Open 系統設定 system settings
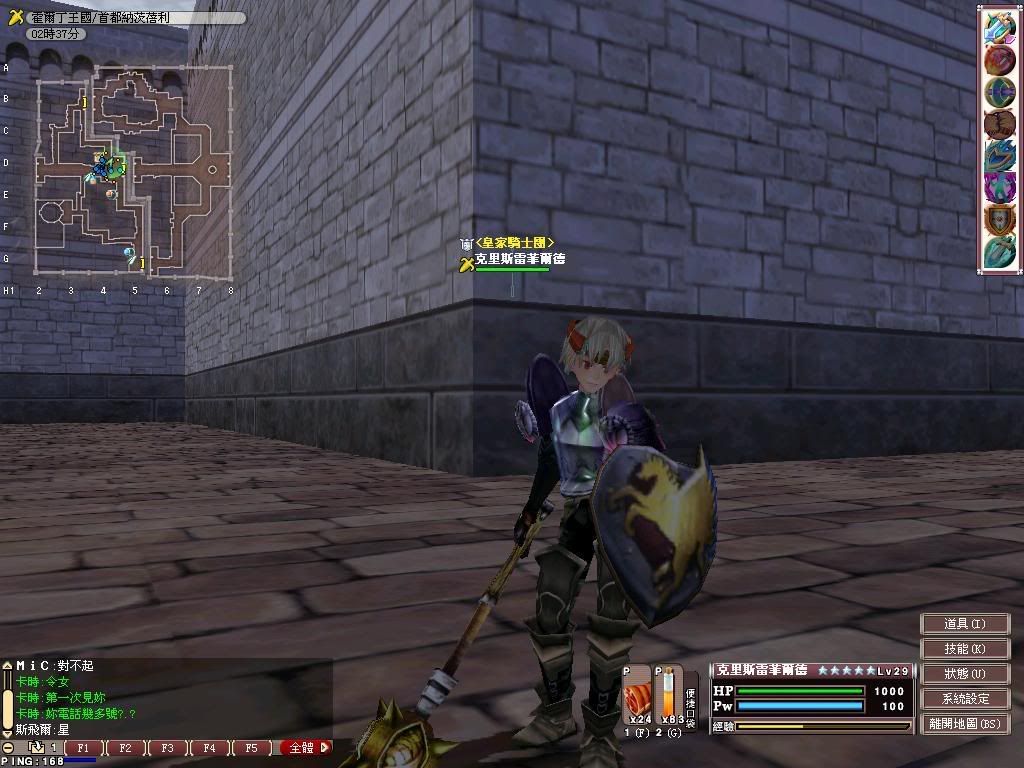The width and height of the screenshot is (1024, 768). click(x=964, y=699)
